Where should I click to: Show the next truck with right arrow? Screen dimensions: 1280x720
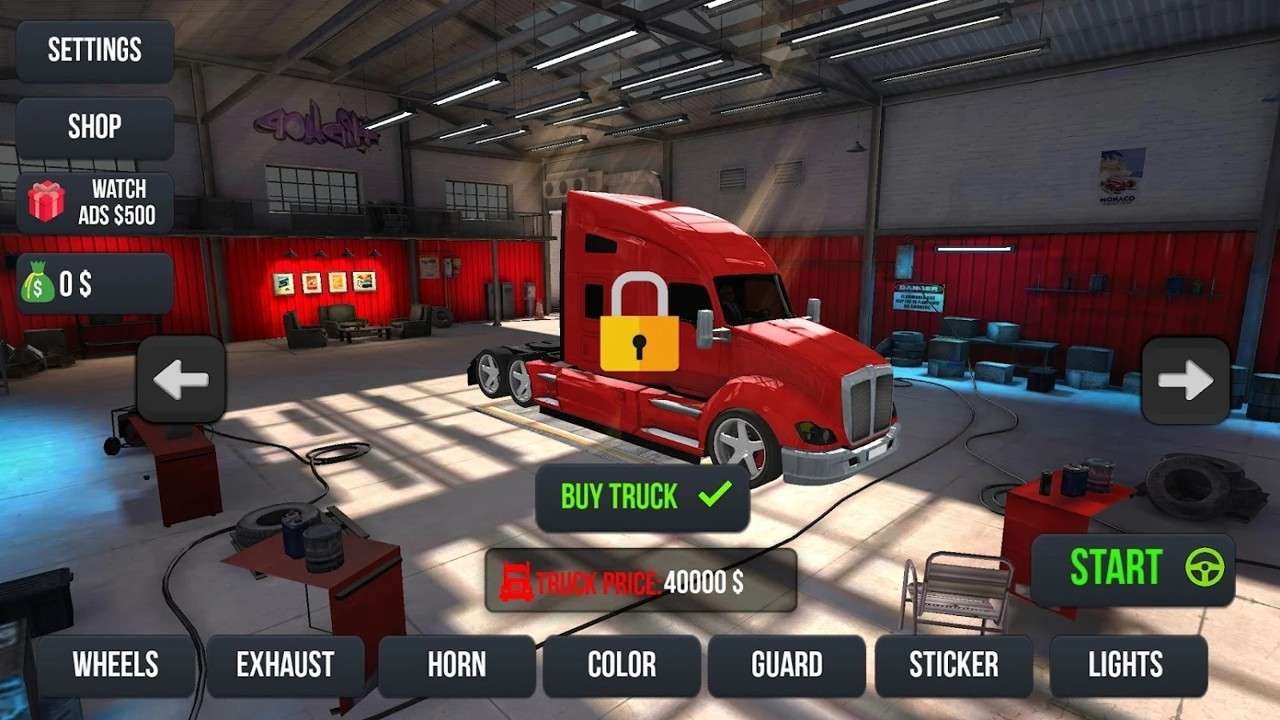point(1186,381)
